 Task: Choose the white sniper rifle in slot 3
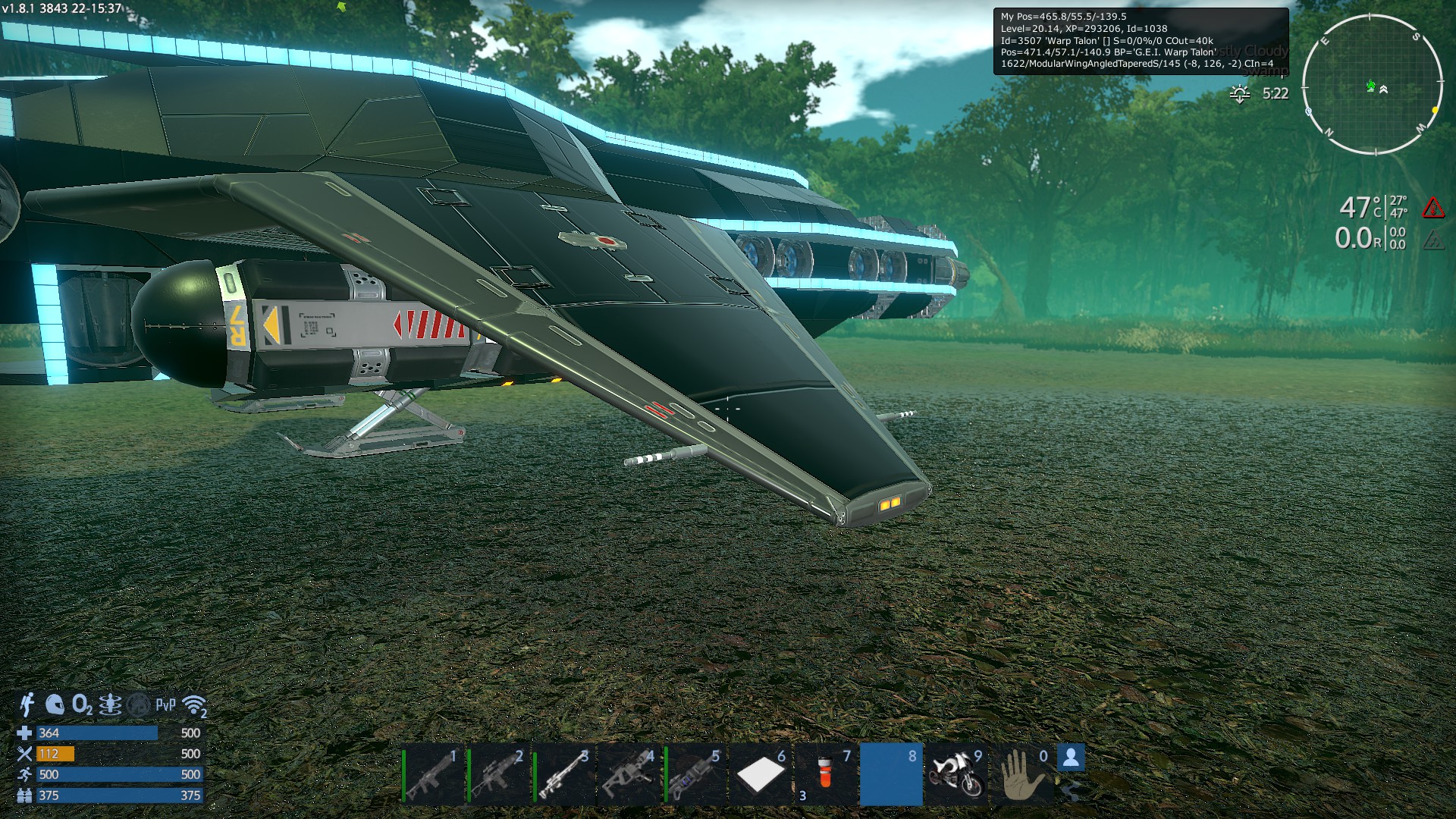click(x=564, y=775)
